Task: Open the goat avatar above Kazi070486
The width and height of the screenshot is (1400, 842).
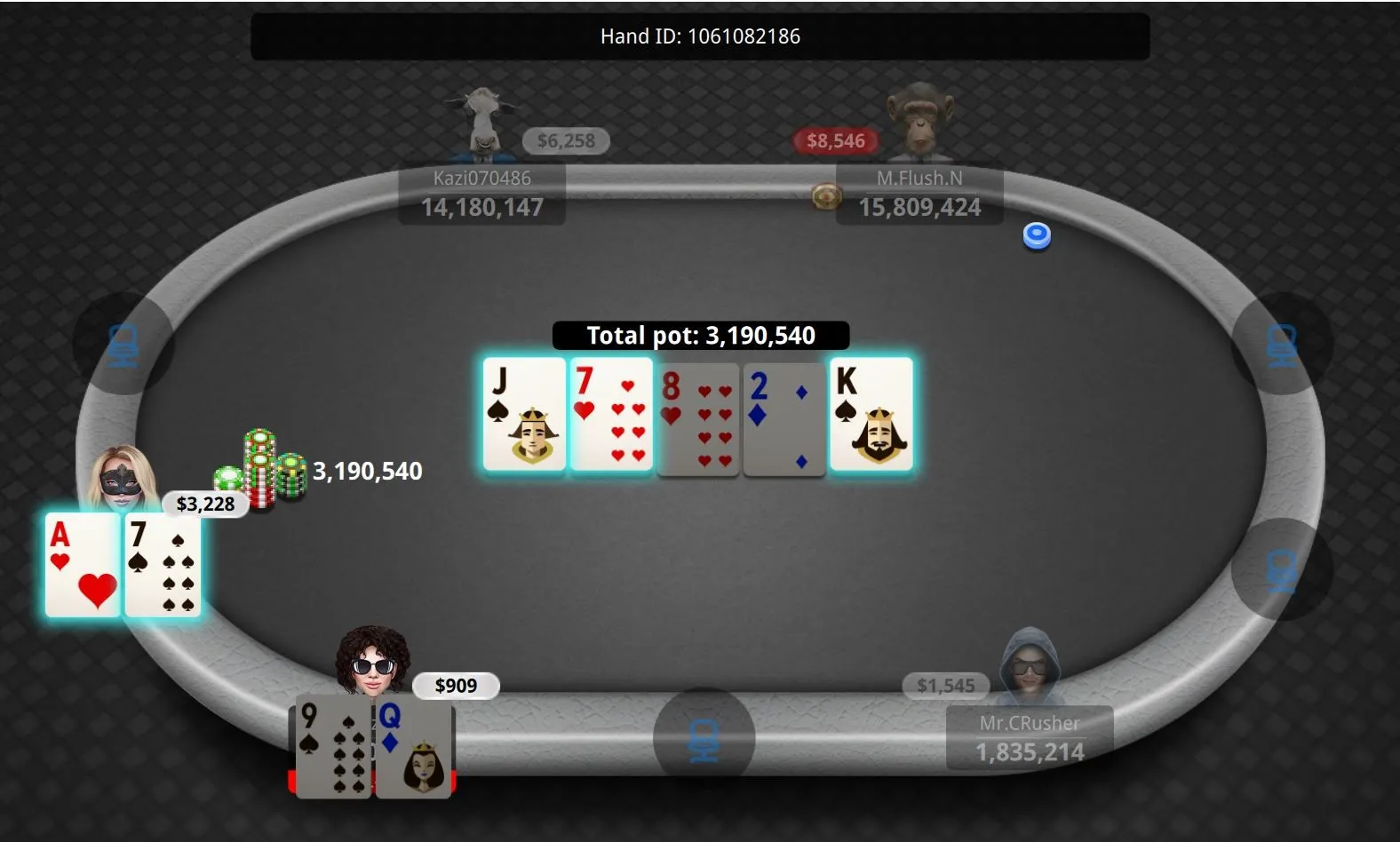Action: pos(481,123)
